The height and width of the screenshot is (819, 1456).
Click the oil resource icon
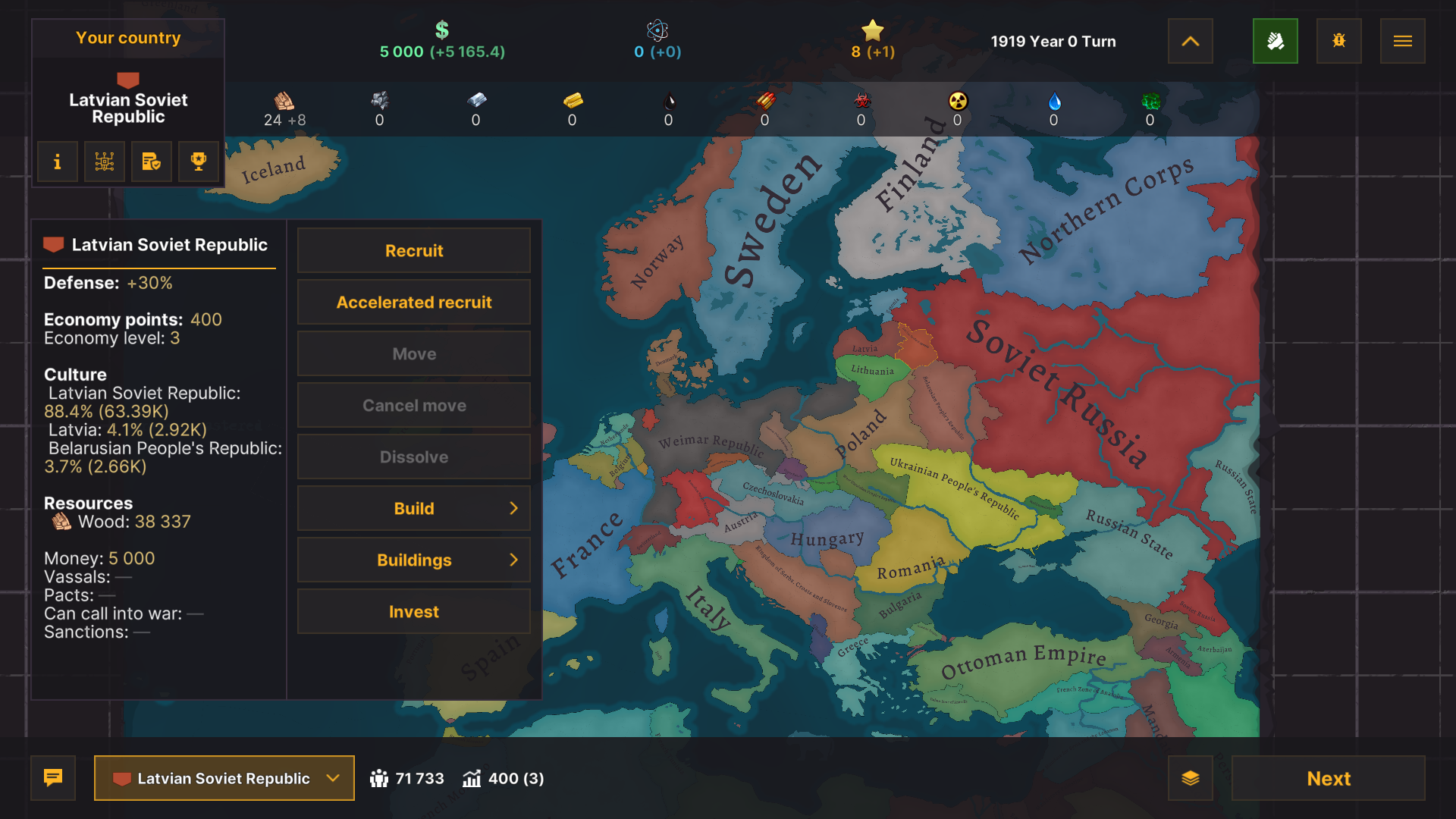[669, 101]
